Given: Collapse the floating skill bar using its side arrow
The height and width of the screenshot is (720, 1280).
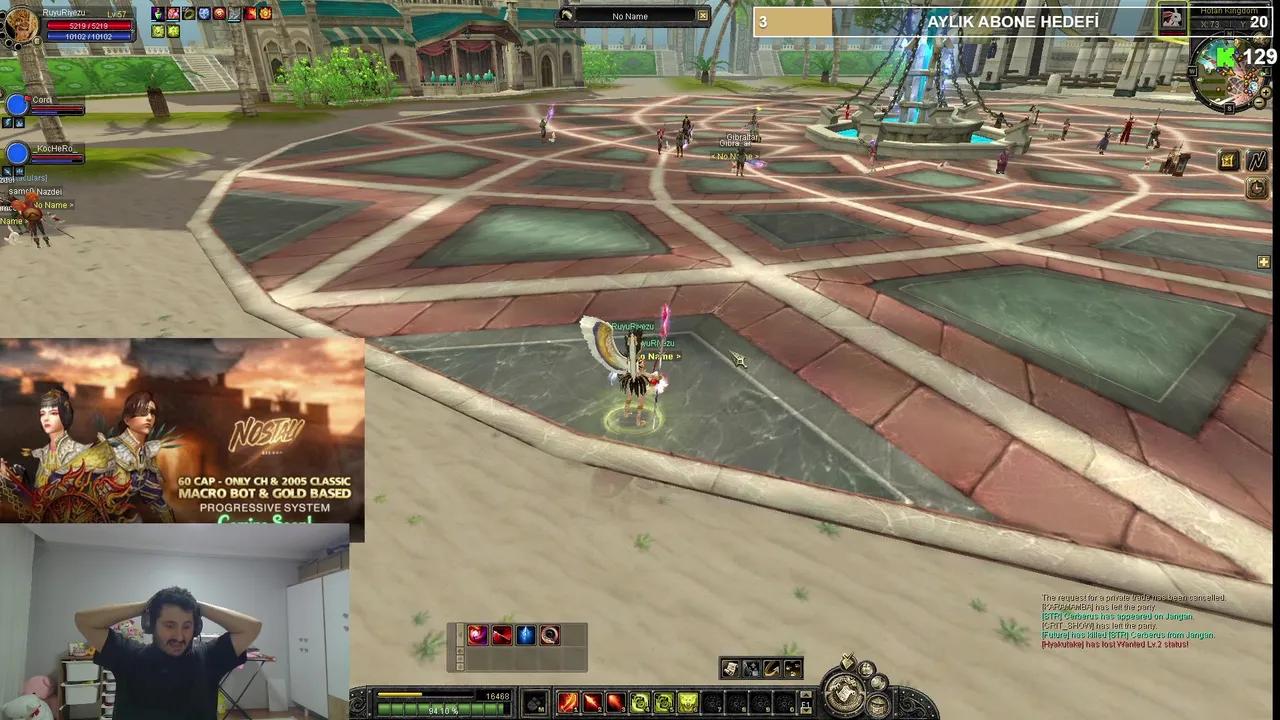Looking at the screenshot, I should pyautogui.click(x=460, y=632).
